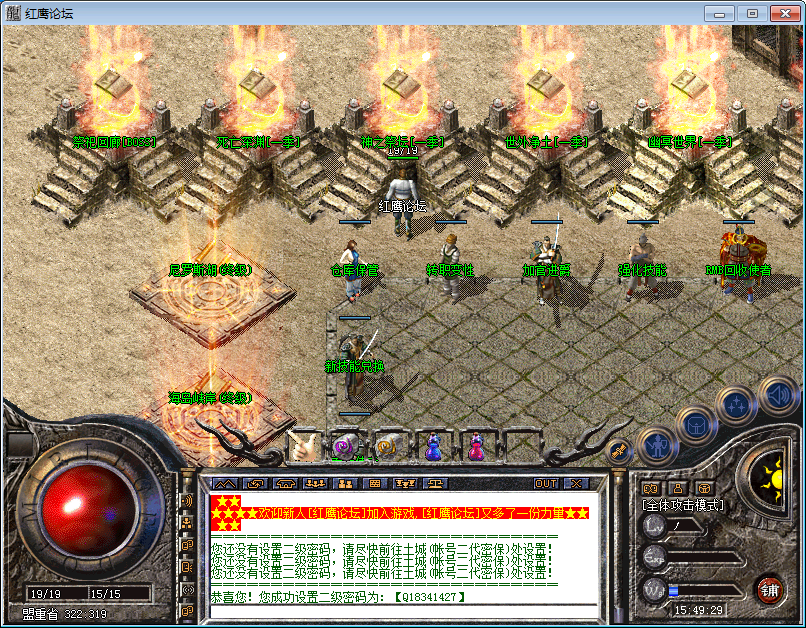This screenshot has width=806, height=628.
Task: Select the pink potion hotbar slot
Action: tap(477, 446)
